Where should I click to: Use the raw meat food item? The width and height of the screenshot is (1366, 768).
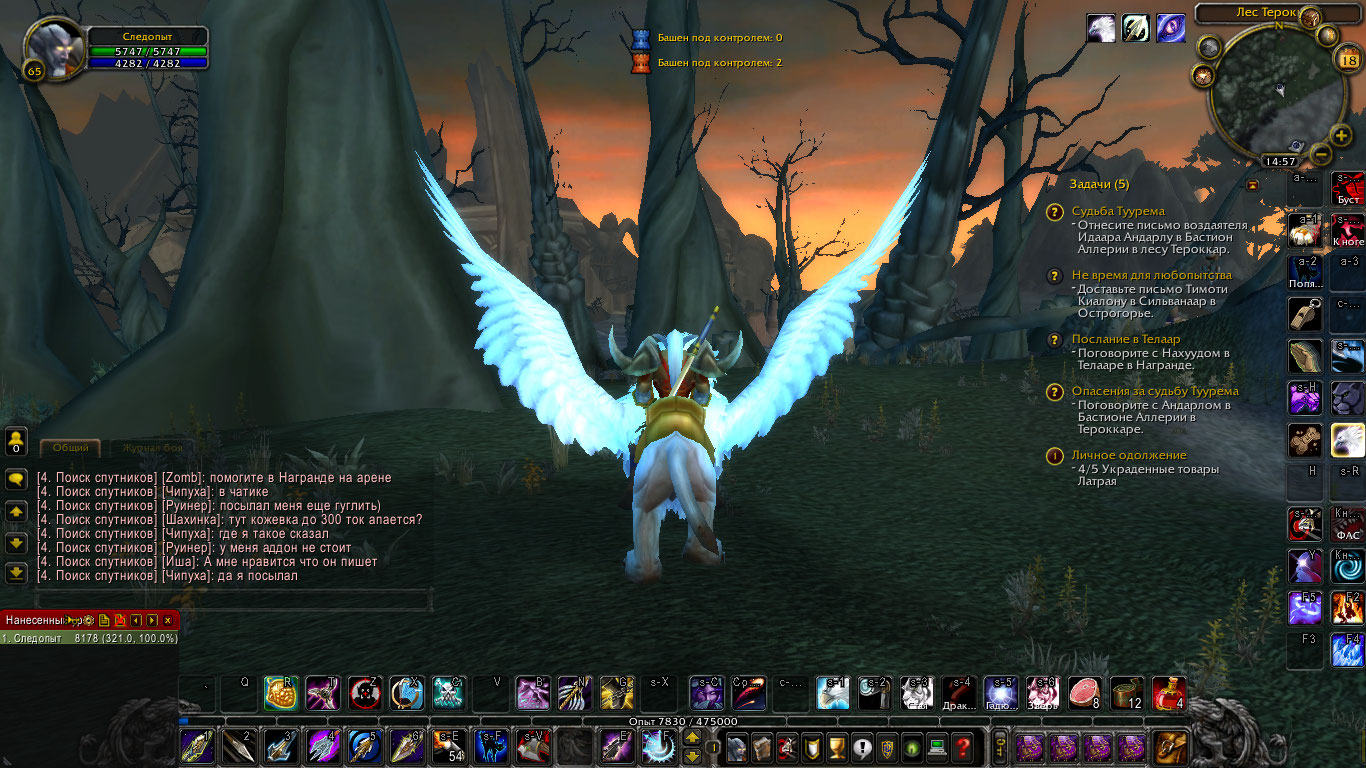click(x=1084, y=692)
